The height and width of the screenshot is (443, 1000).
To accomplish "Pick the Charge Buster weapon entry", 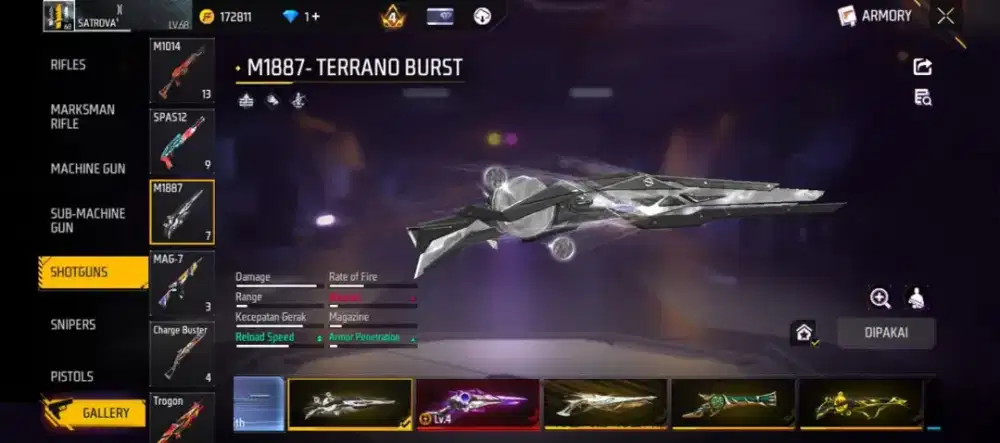I will tap(182, 353).
